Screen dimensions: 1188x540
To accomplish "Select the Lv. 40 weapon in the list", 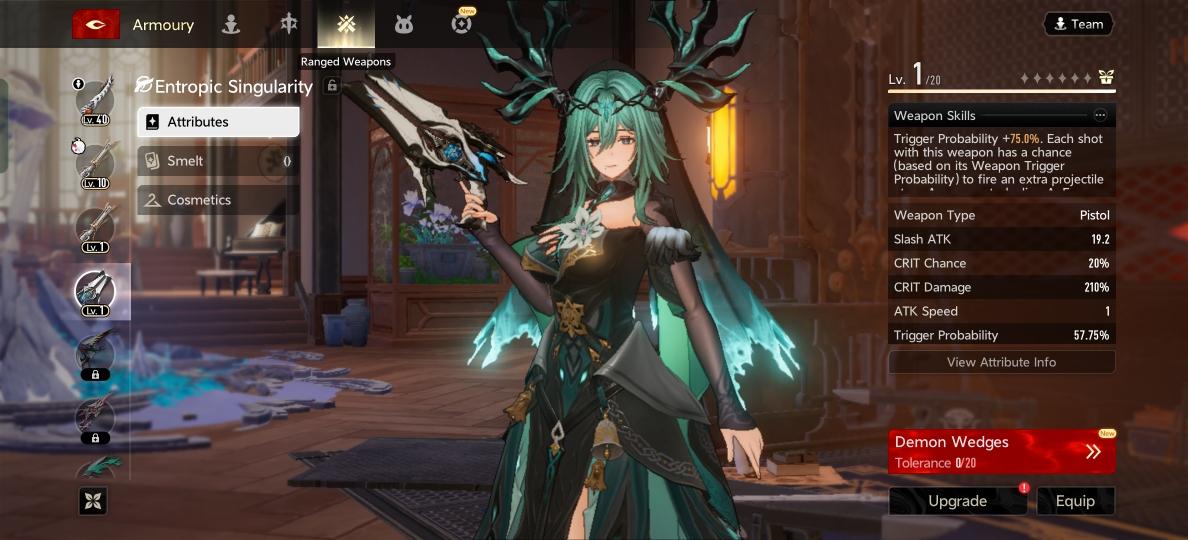I will click(x=96, y=101).
